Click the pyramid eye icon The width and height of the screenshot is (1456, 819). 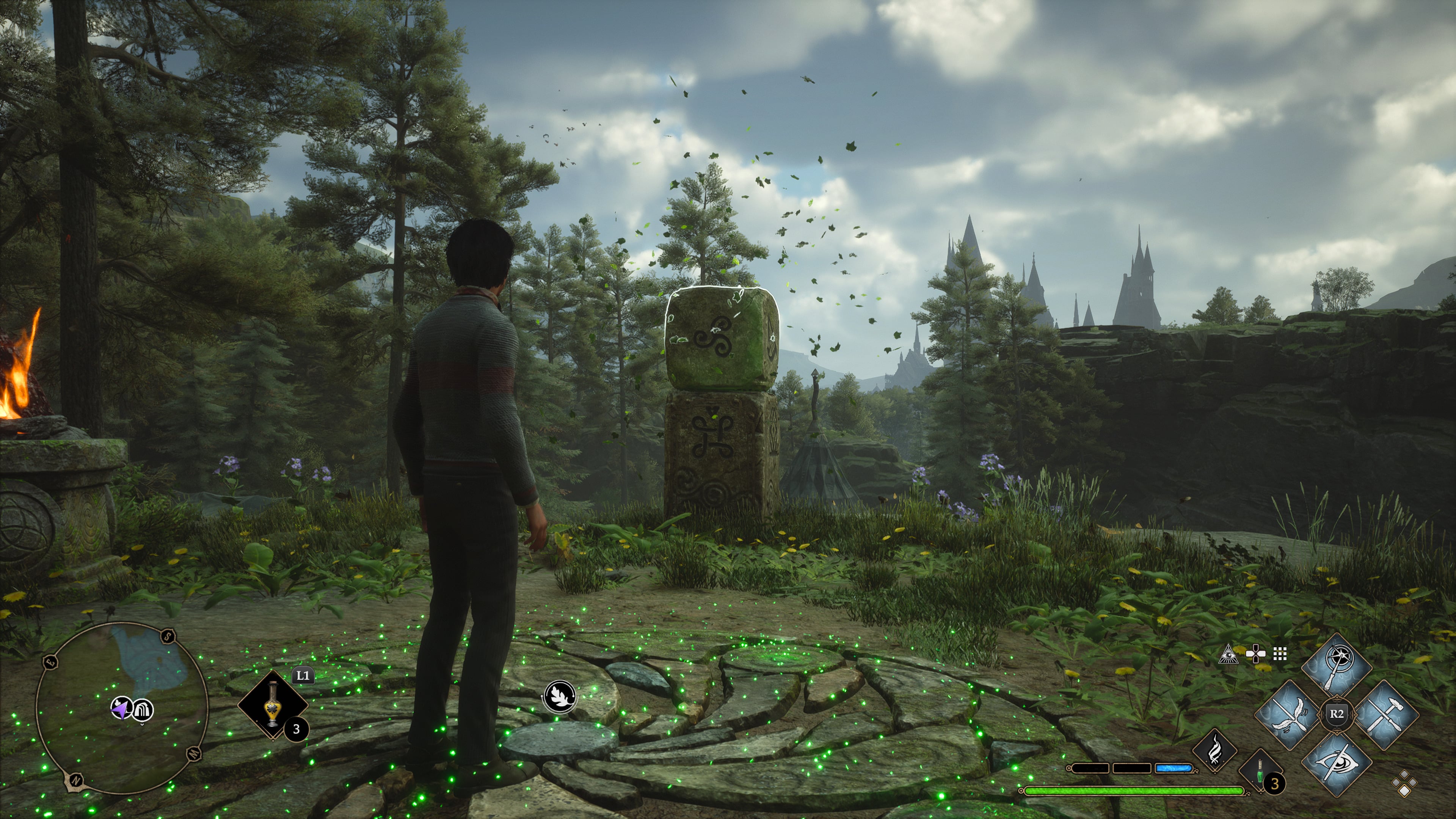[x=1228, y=654]
